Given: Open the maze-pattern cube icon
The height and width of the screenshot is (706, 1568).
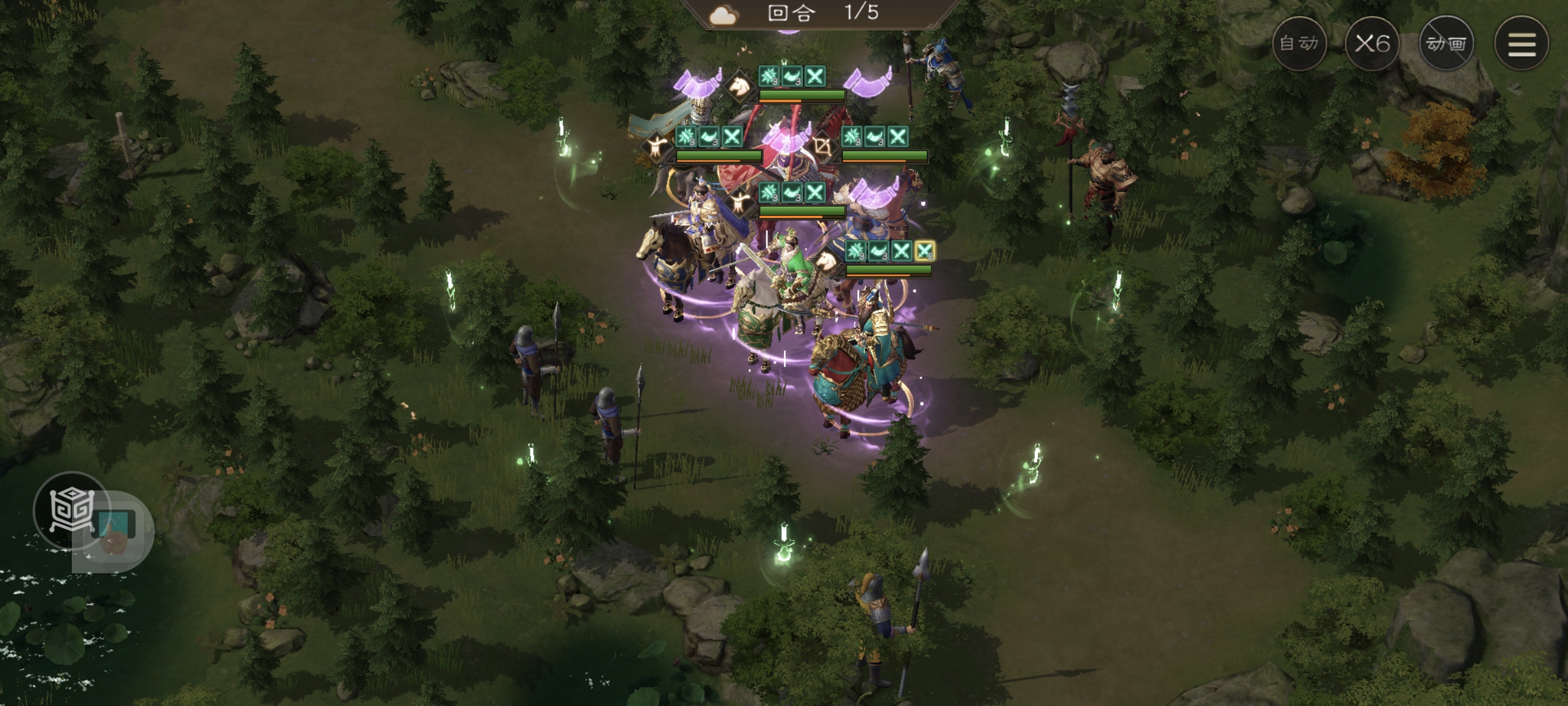Looking at the screenshot, I should pyautogui.click(x=72, y=510).
